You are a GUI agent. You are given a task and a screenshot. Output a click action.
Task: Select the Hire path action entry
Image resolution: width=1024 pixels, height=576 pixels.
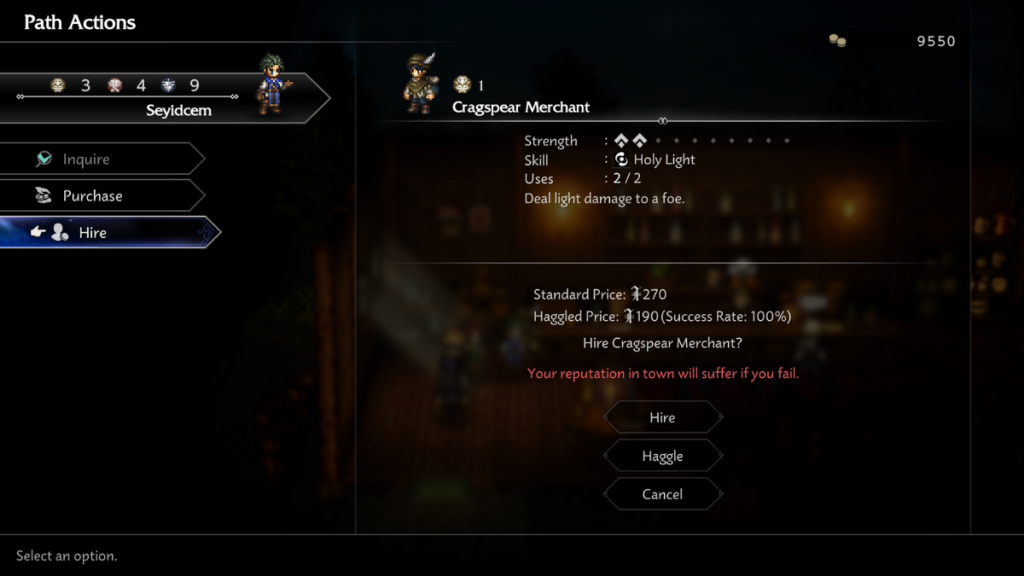click(100, 233)
